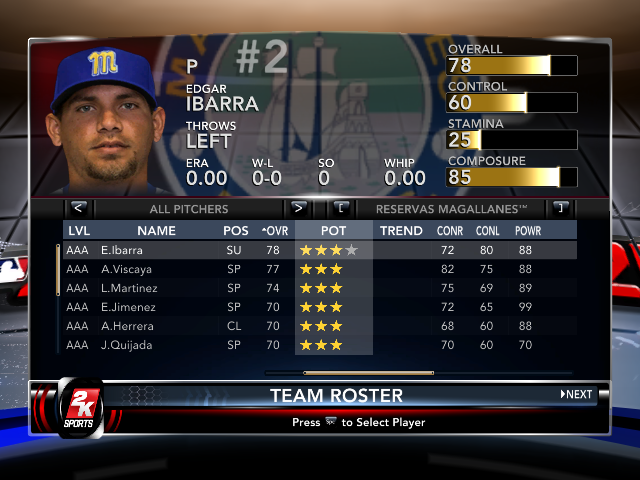Image resolution: width=640 pixels, height=480 pixels.
Task: Click the right arrow beside All Pitchers
Action: pyautogui.click(x=298, y=209)
